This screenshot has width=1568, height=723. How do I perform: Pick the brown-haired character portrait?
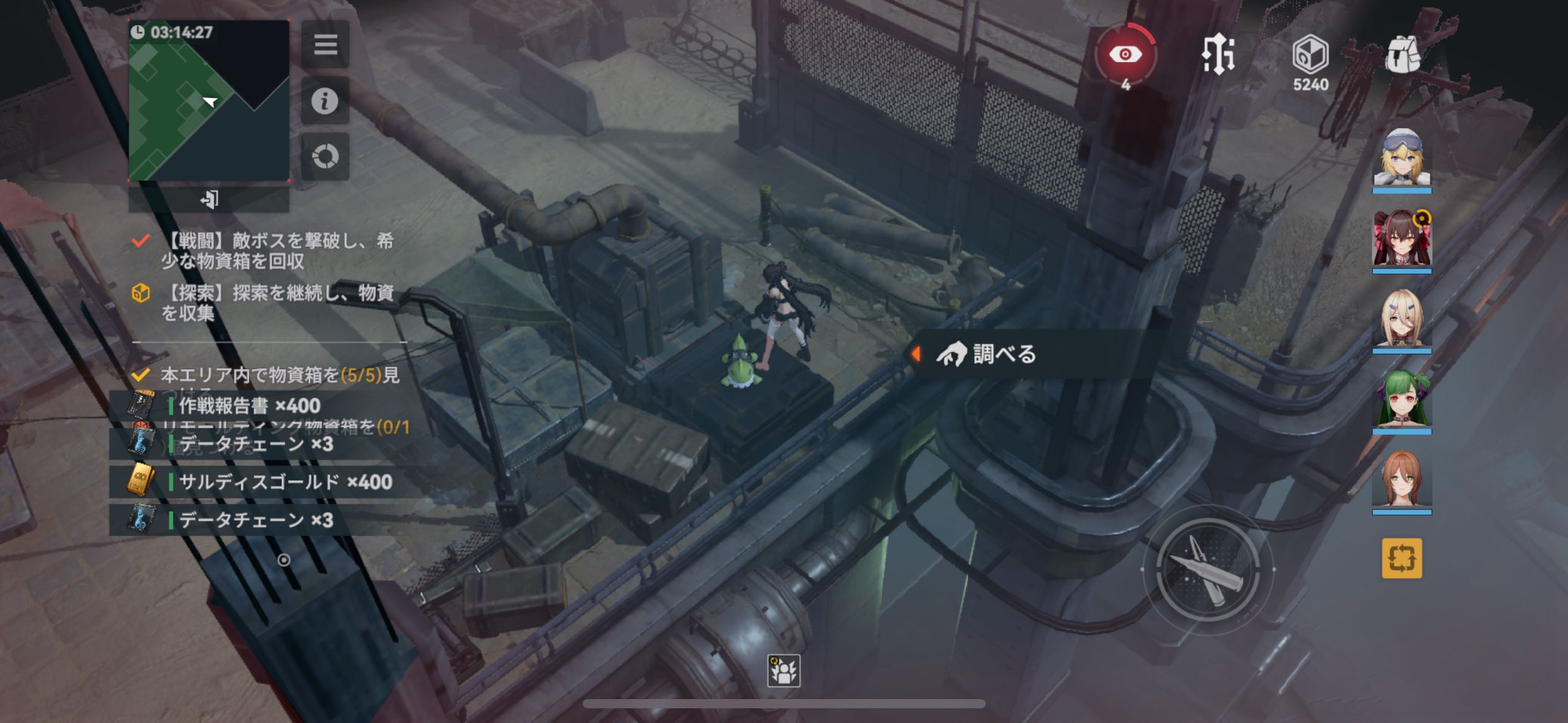click(1402, 480)
